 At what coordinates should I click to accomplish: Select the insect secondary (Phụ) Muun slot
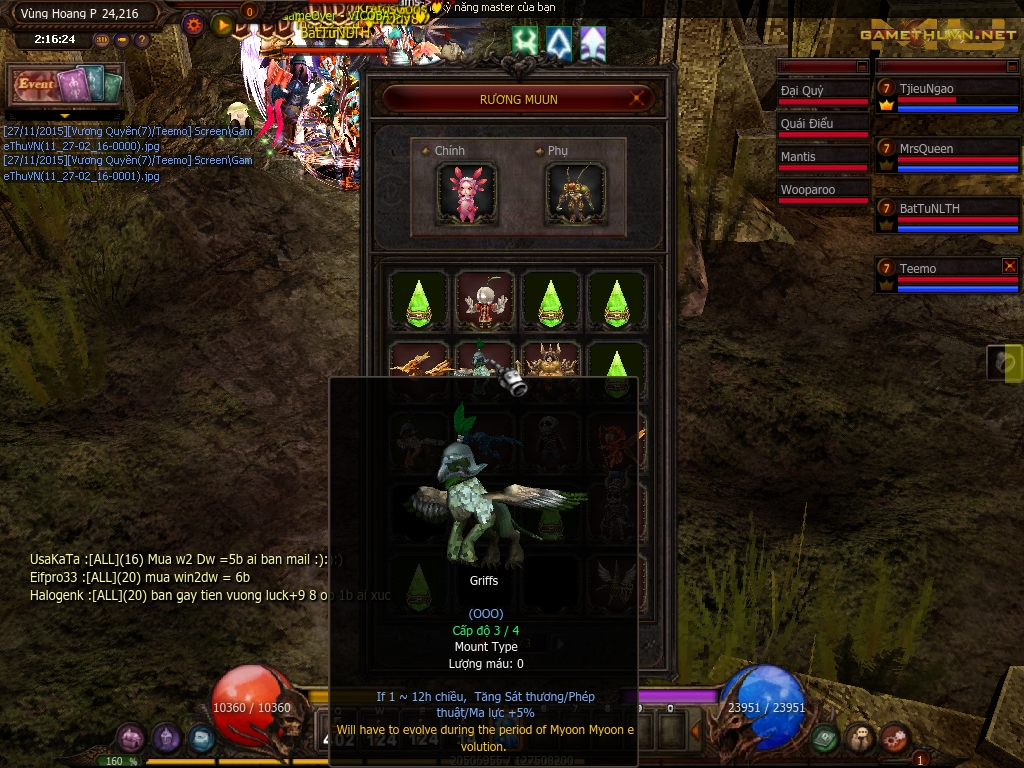point(575,194)
